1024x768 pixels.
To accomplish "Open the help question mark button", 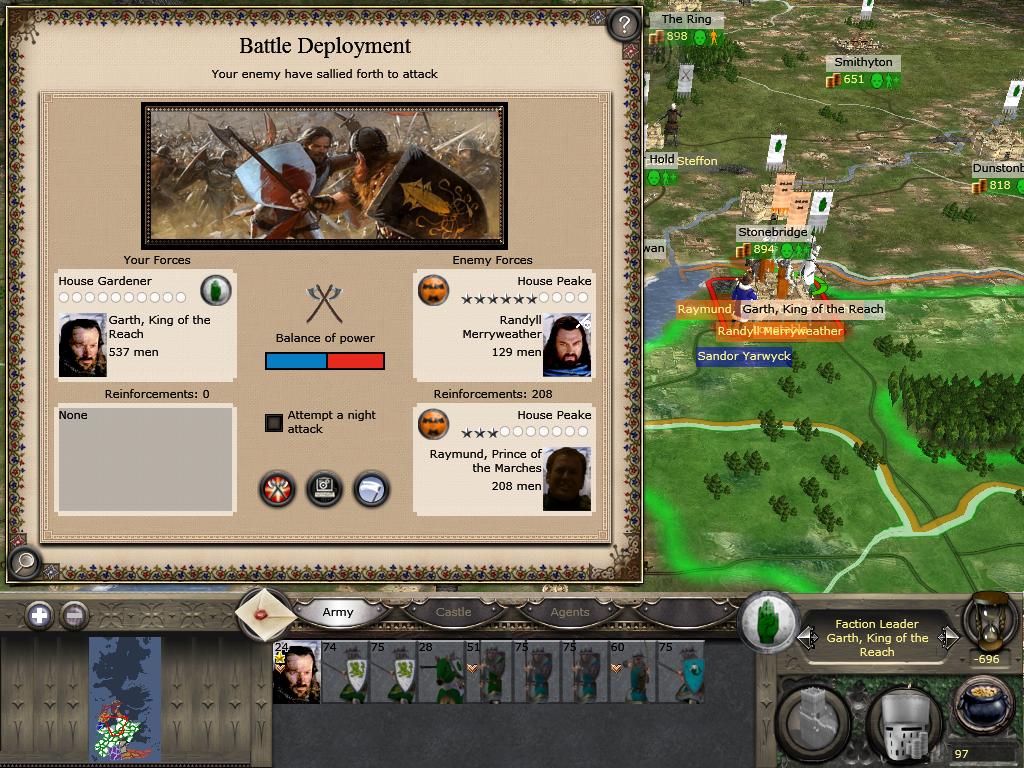I will 624,24.
